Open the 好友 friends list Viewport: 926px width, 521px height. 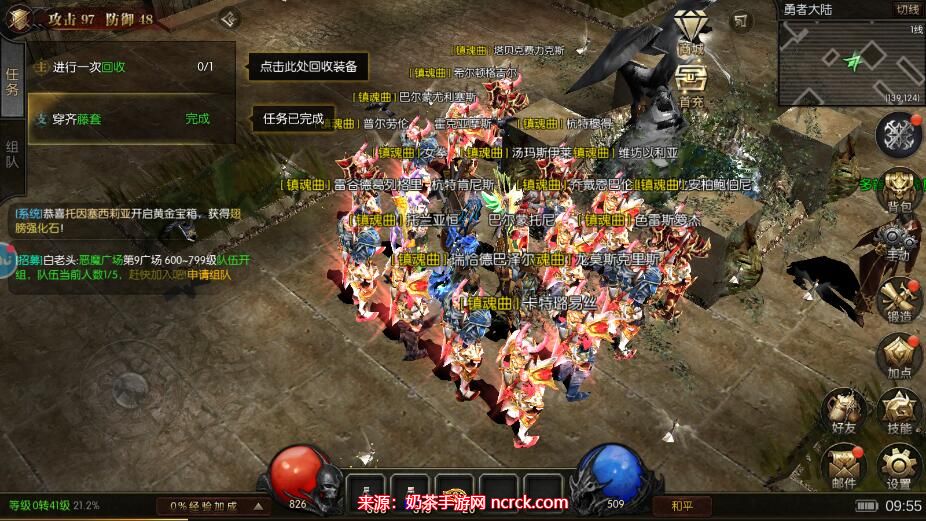(843, 410)
